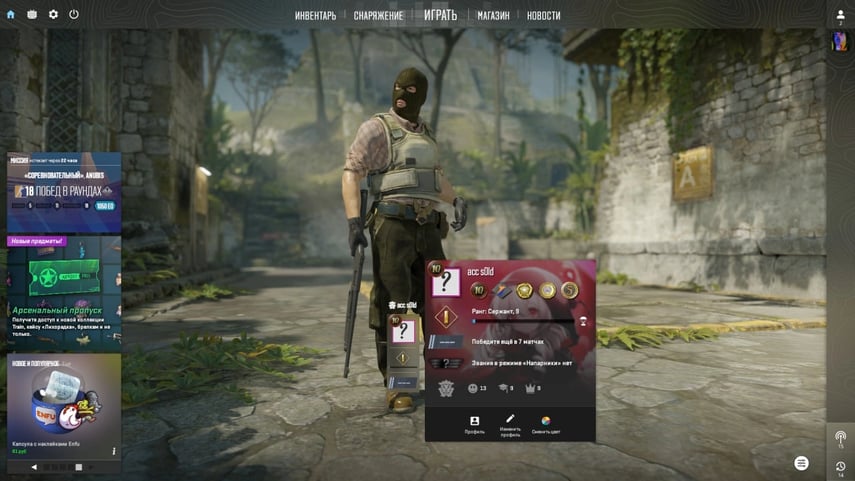Select the friend avatar in the sidebar

click(x=840, y=41)
